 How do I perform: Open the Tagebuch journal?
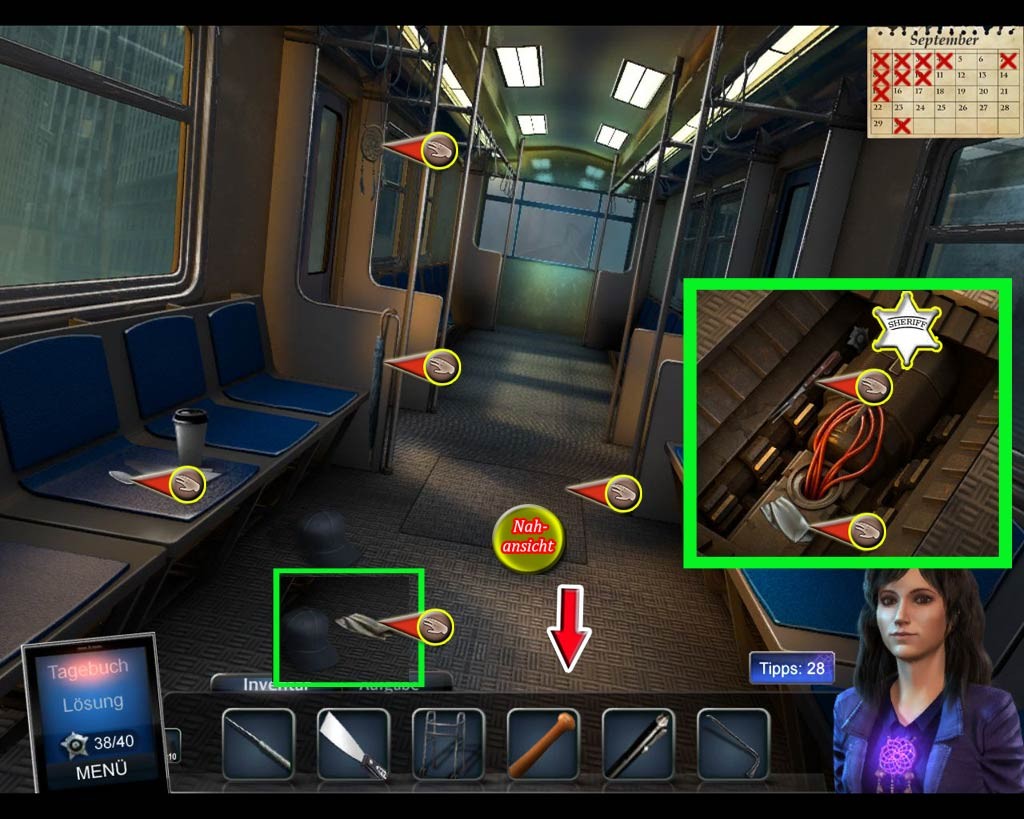tap(88, 669)
